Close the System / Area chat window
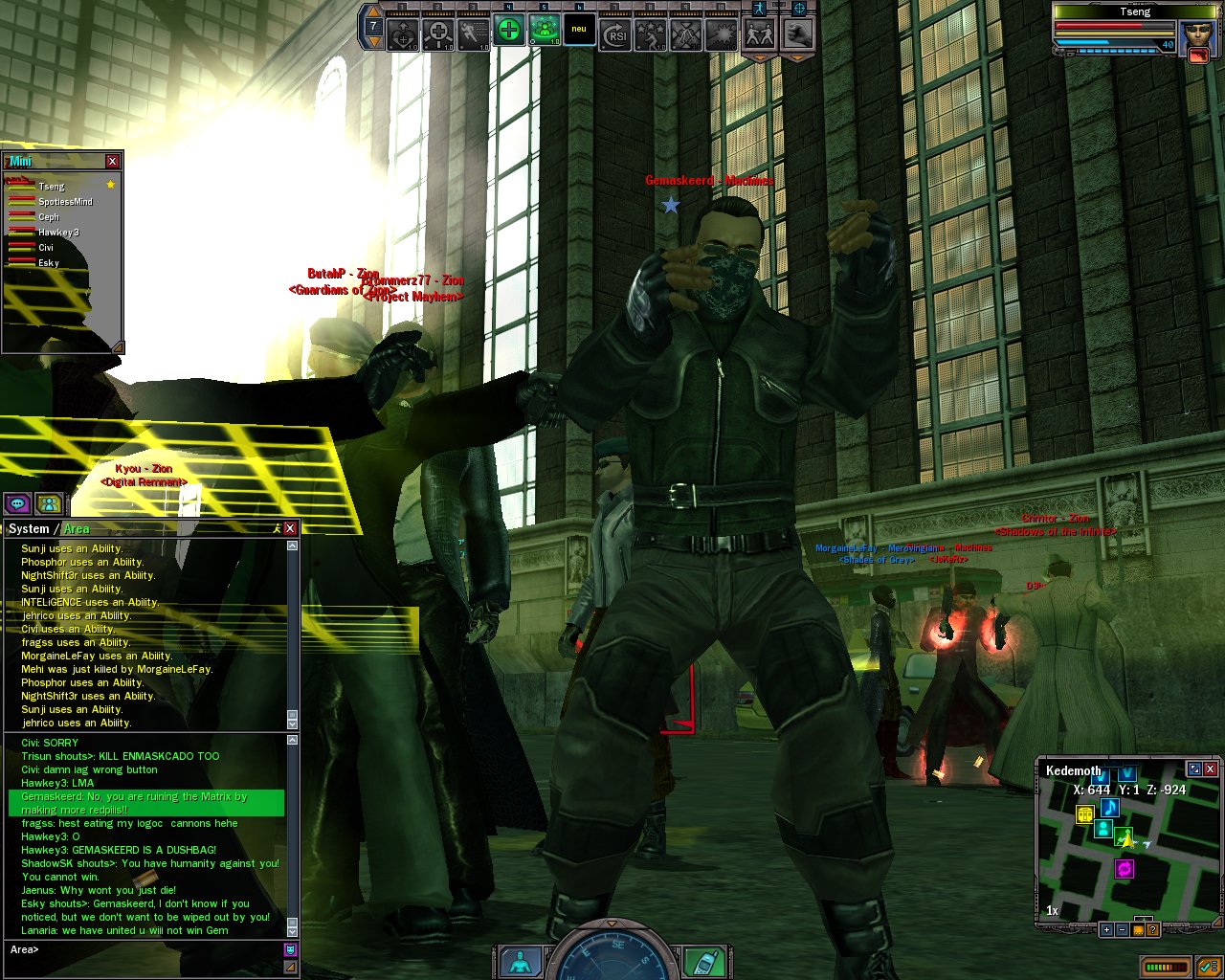 pos(290,528)
